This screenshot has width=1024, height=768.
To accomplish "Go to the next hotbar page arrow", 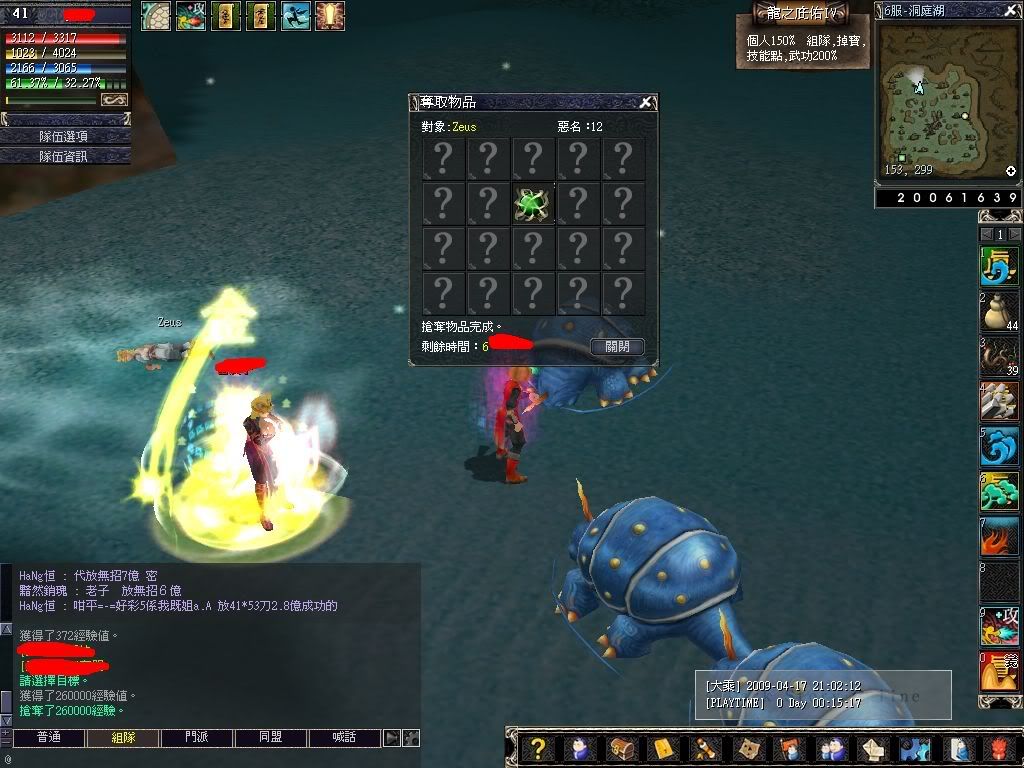I will point(1013,234).
